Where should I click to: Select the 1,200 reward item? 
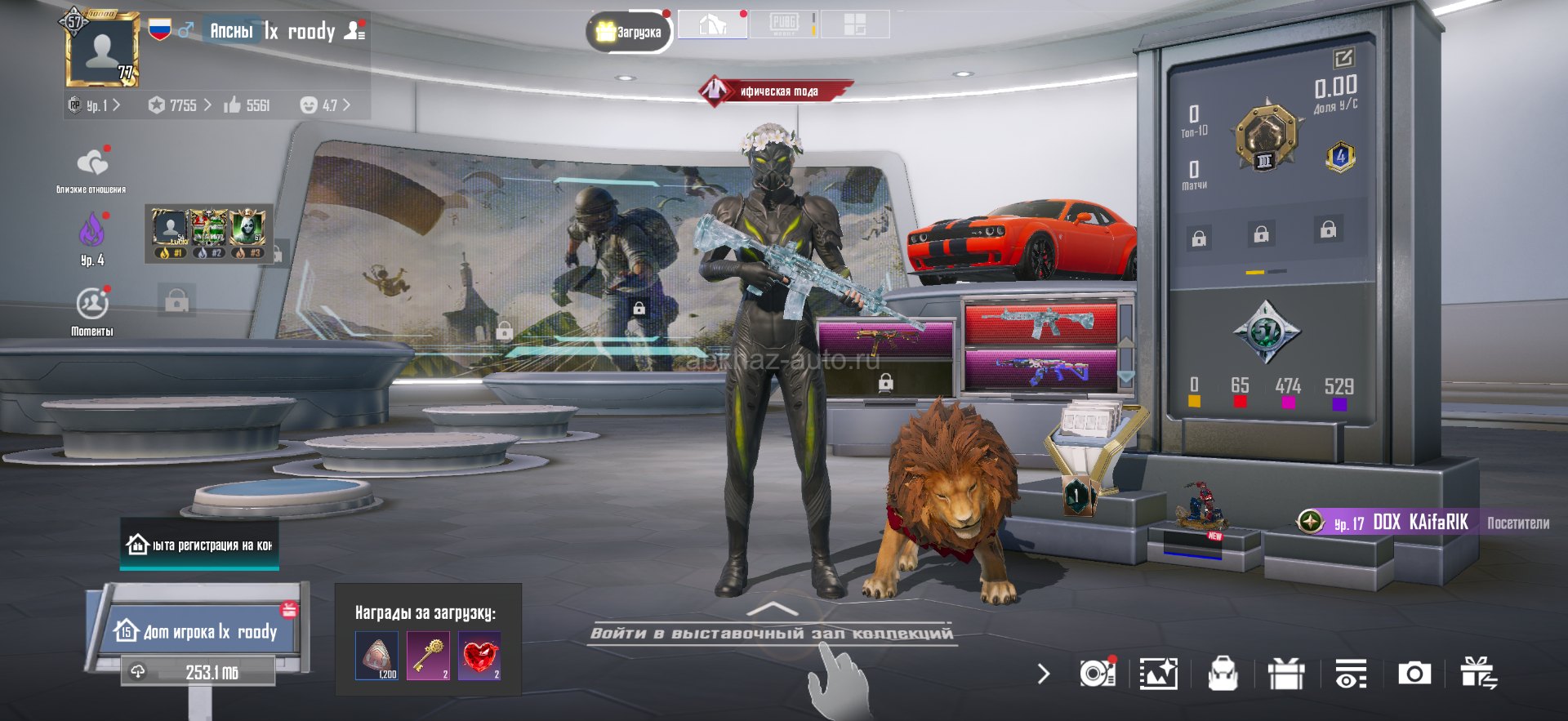click(376, 655)
